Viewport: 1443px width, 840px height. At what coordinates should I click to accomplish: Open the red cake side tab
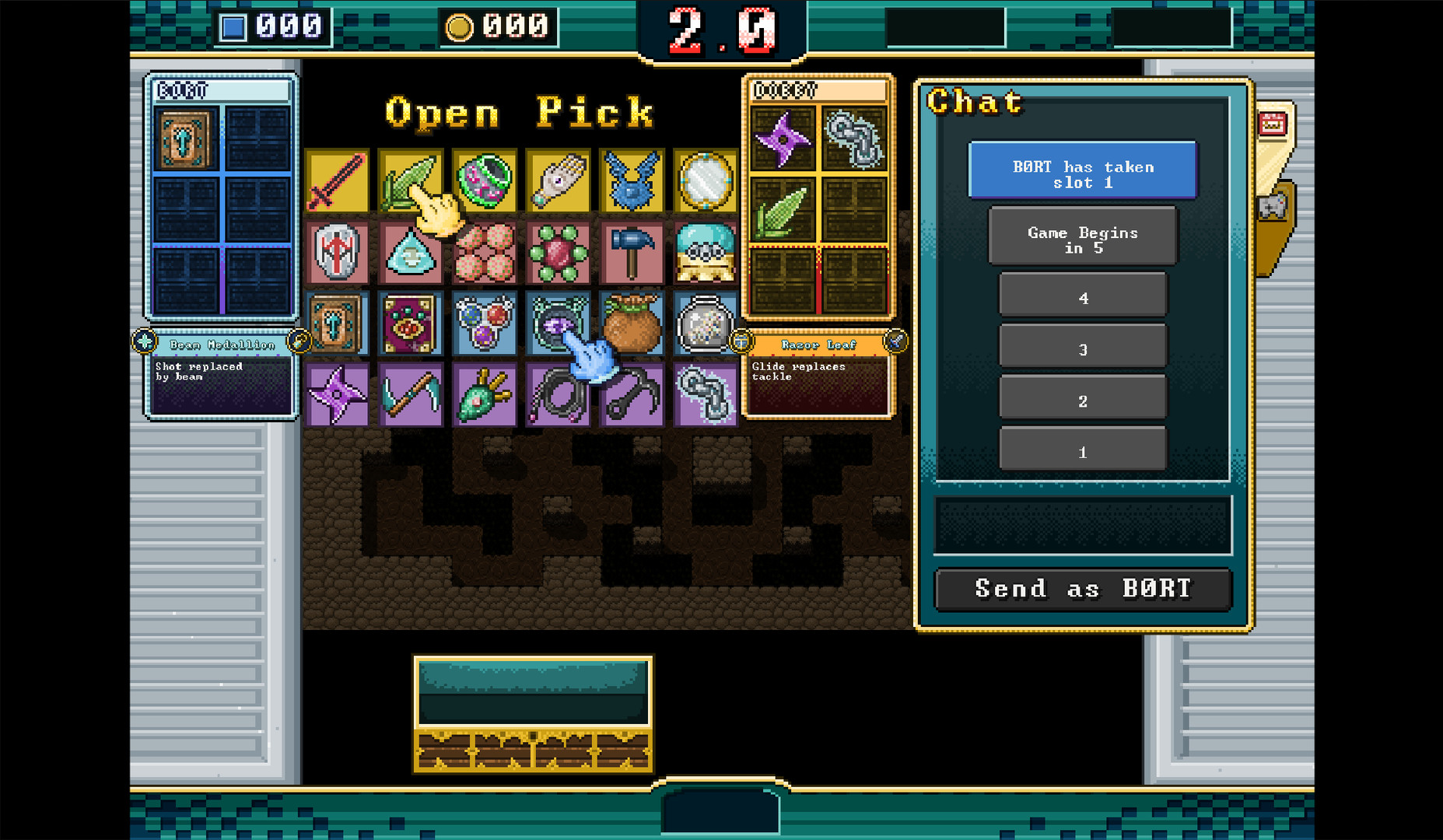click(x=1273, y=122)
